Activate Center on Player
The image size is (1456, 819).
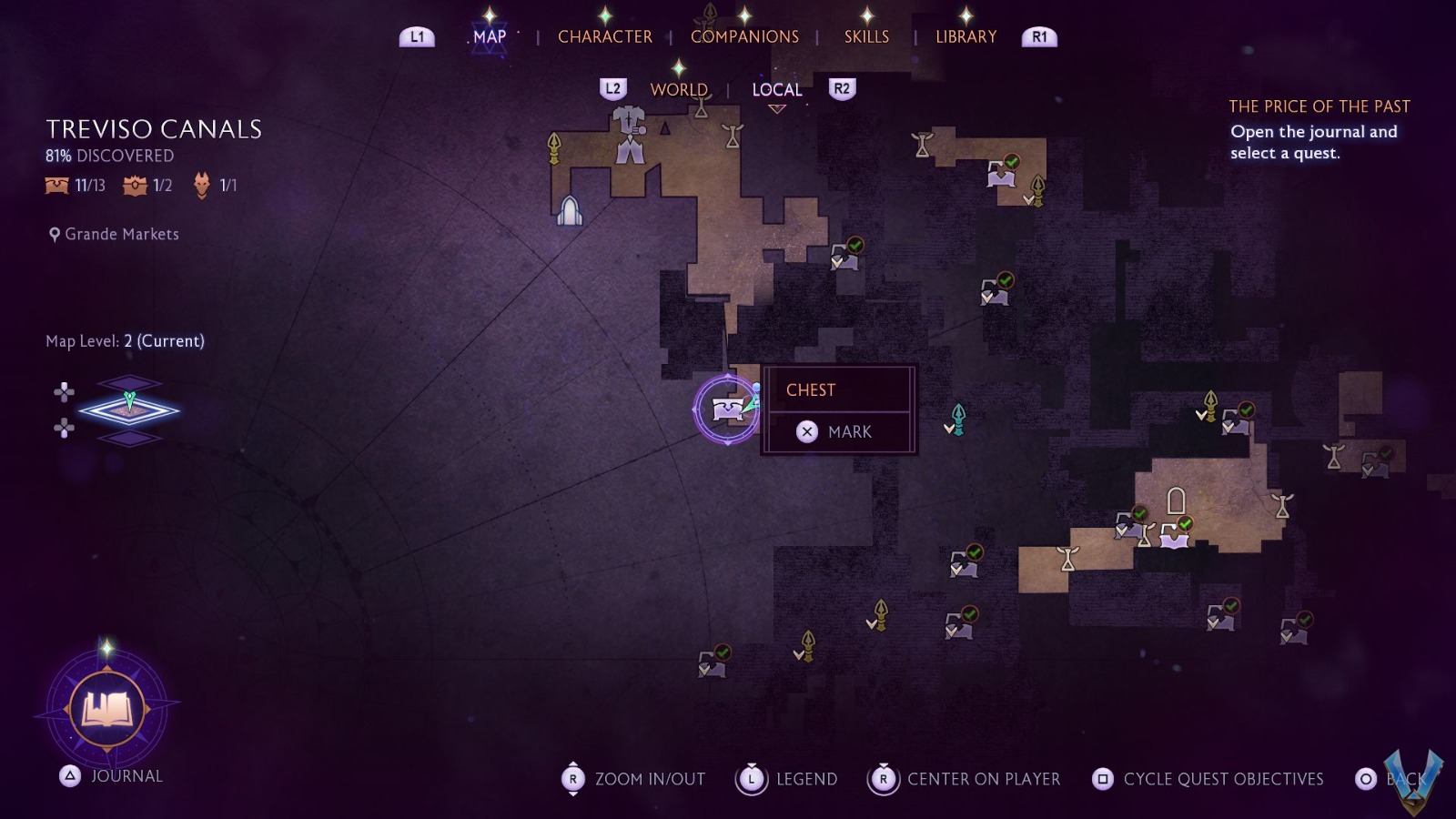tap(966, 779)
